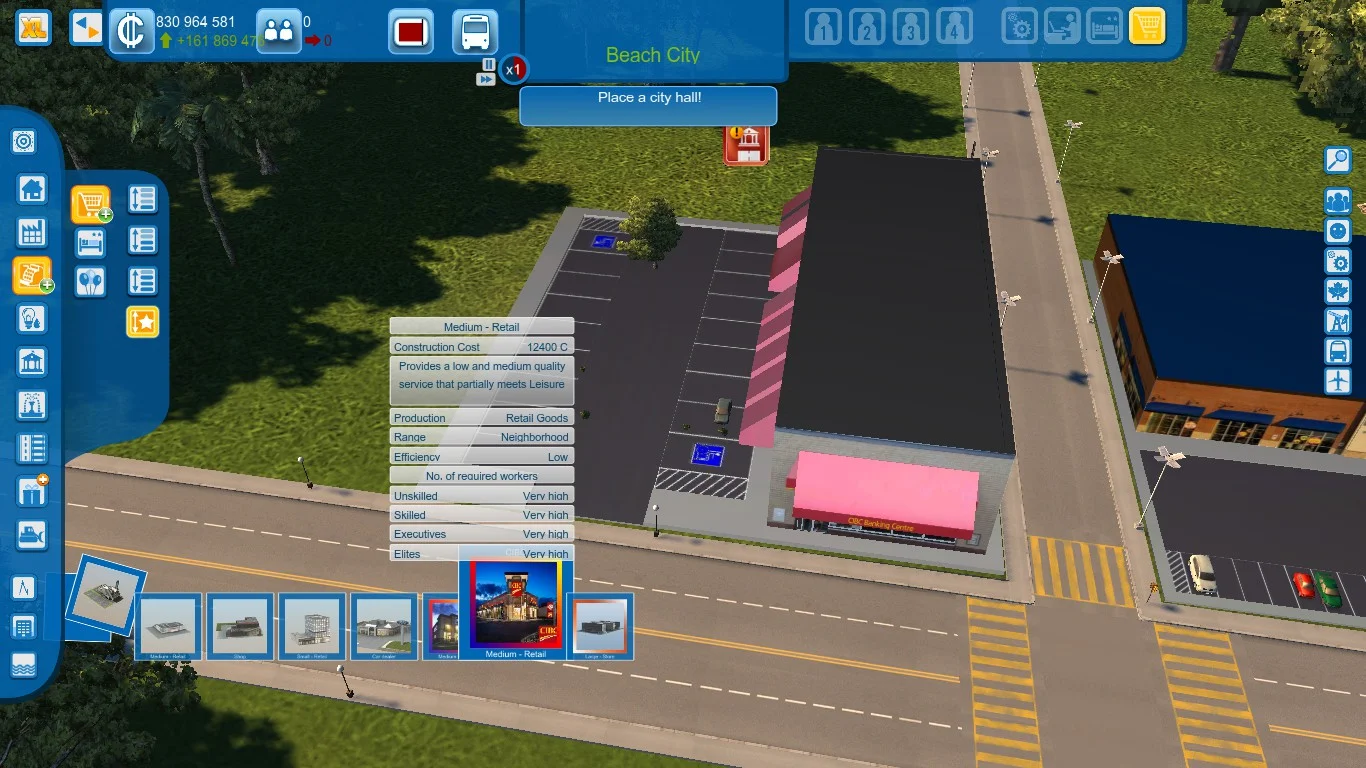Select the Large - Store thumbnail
The width and height of the screenshot is (1366, 768).
tap(600, 626)
